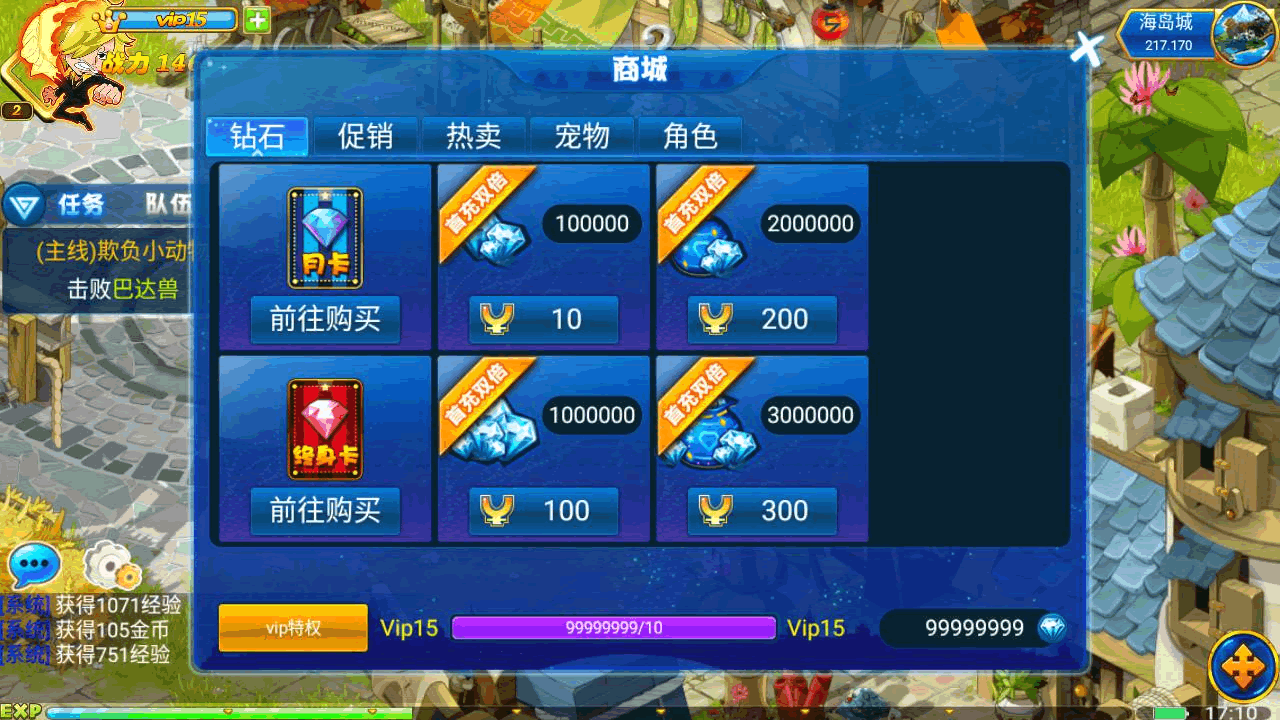1280x720 pixels.
Task: Open chat with the blue speech bubble
Action: pos(34,566)
